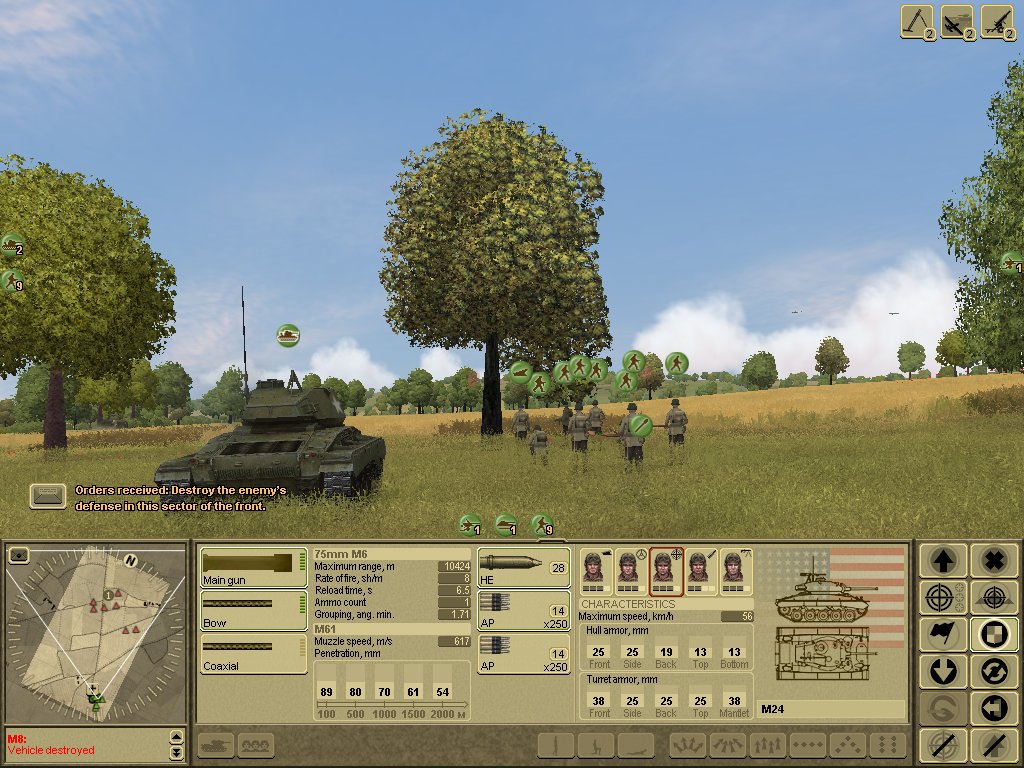Click the left arrow reverse command
Screen dimensions: 1024x768
(x=993, y=708)
